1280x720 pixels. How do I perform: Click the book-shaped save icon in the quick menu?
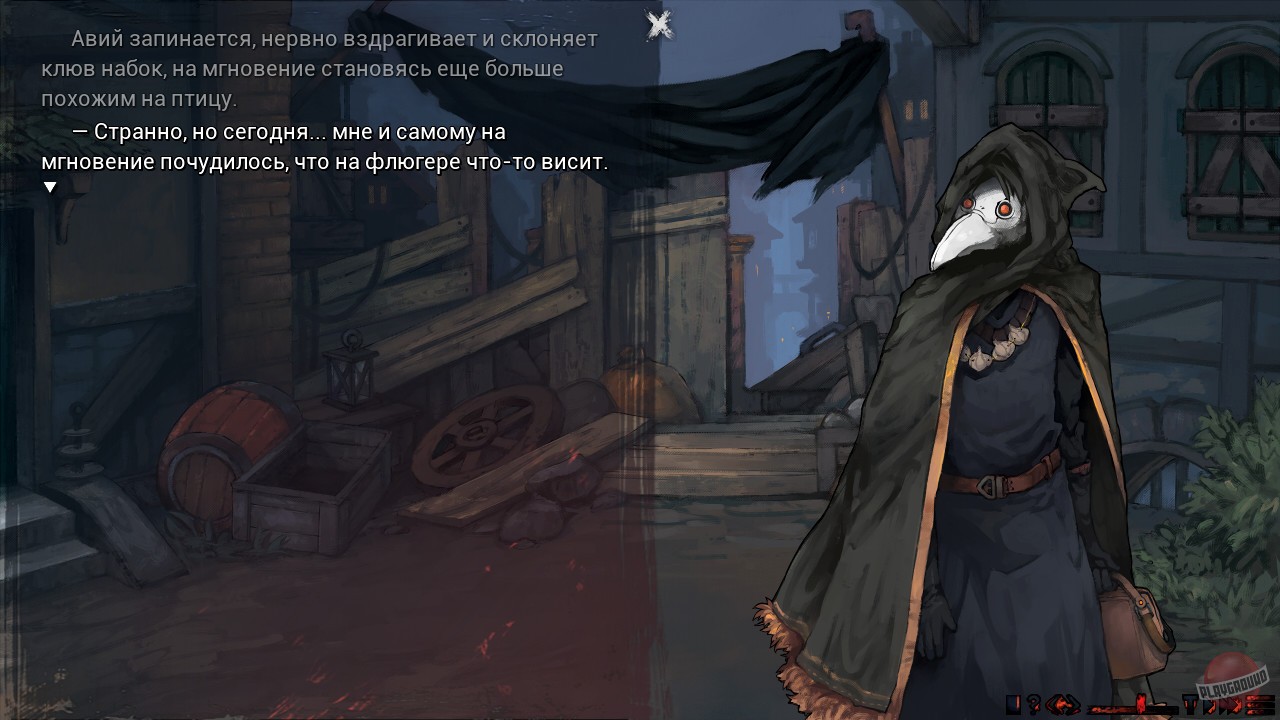coord(1014,704)
